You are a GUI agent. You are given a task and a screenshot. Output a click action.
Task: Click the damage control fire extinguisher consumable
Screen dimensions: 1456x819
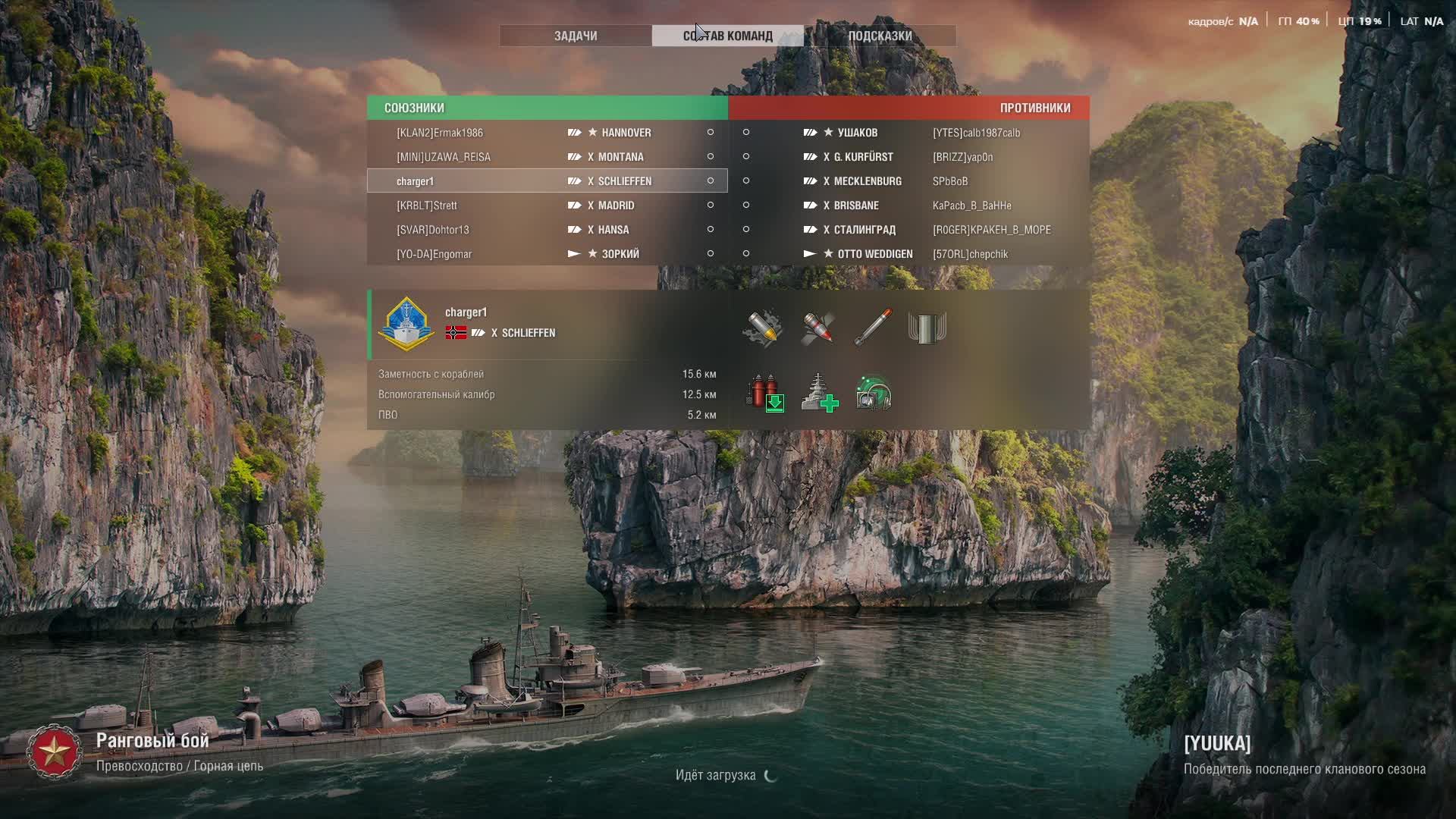tap(764, 393)
